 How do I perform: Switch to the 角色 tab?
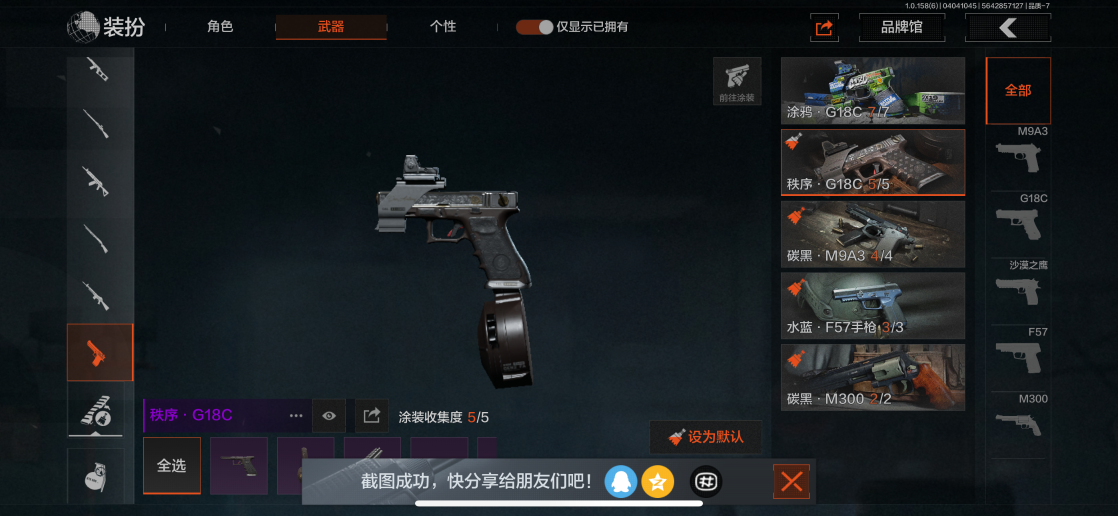click(220, 27)
